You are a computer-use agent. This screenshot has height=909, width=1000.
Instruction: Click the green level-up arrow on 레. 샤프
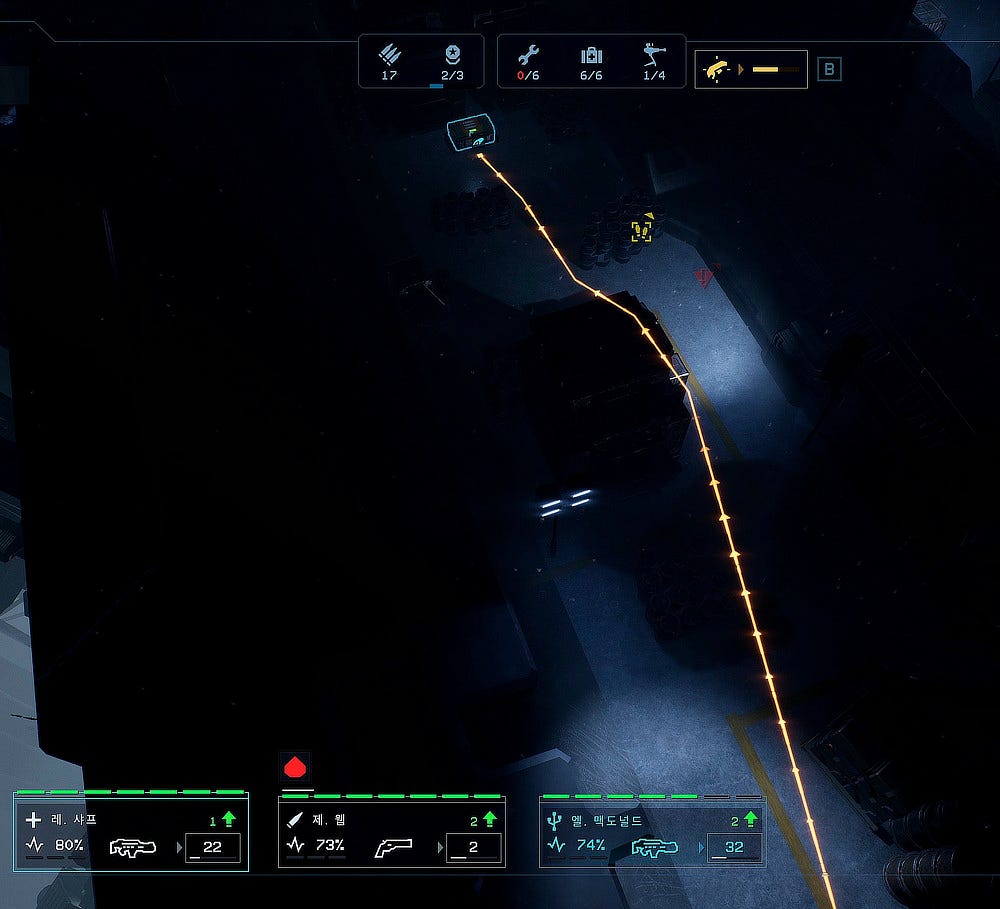pyautogui.click(x=228, y=819)
